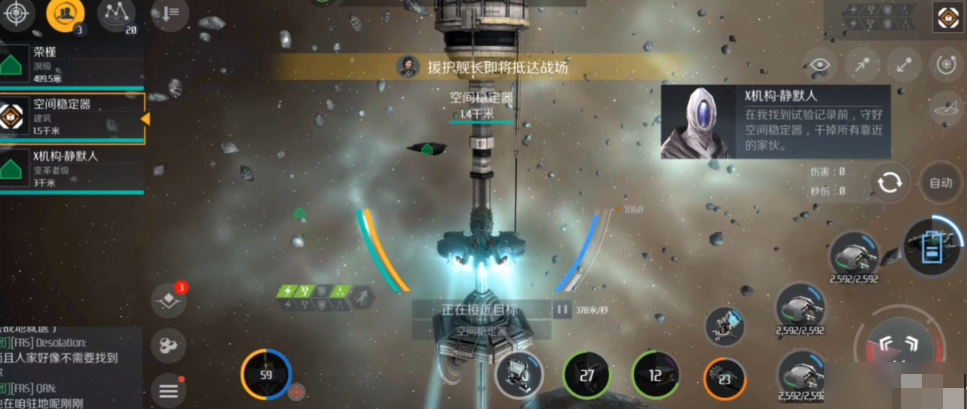Image resolution: width=967 pixels, height=409 pixels.
Task: Open the fleet chat box
Action: pos(70,368)
